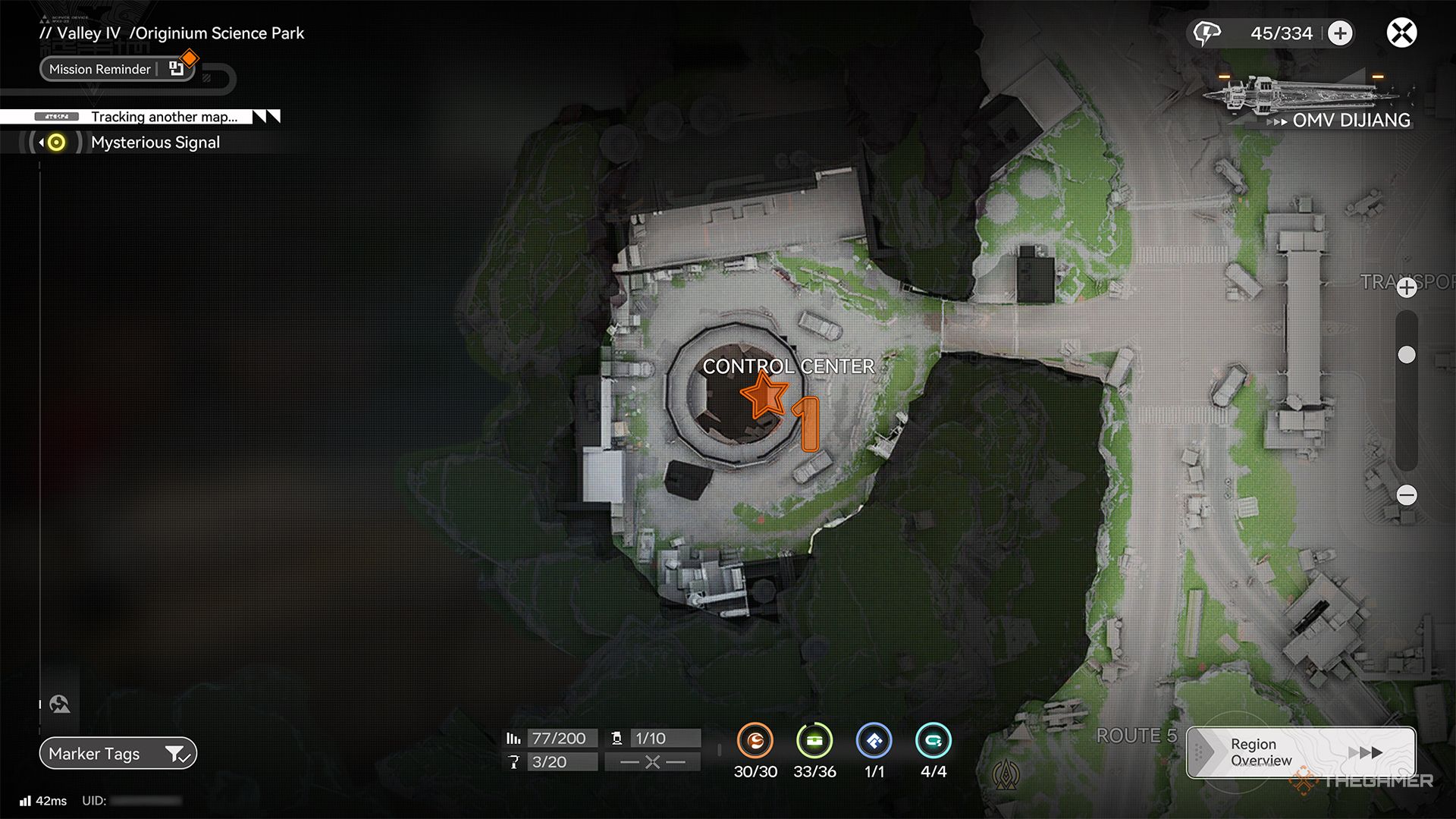The width and height of the screenshot is (1456, 819).
Task: Show the green chest 33/36 icon
Action: click(x=814, y=741)
